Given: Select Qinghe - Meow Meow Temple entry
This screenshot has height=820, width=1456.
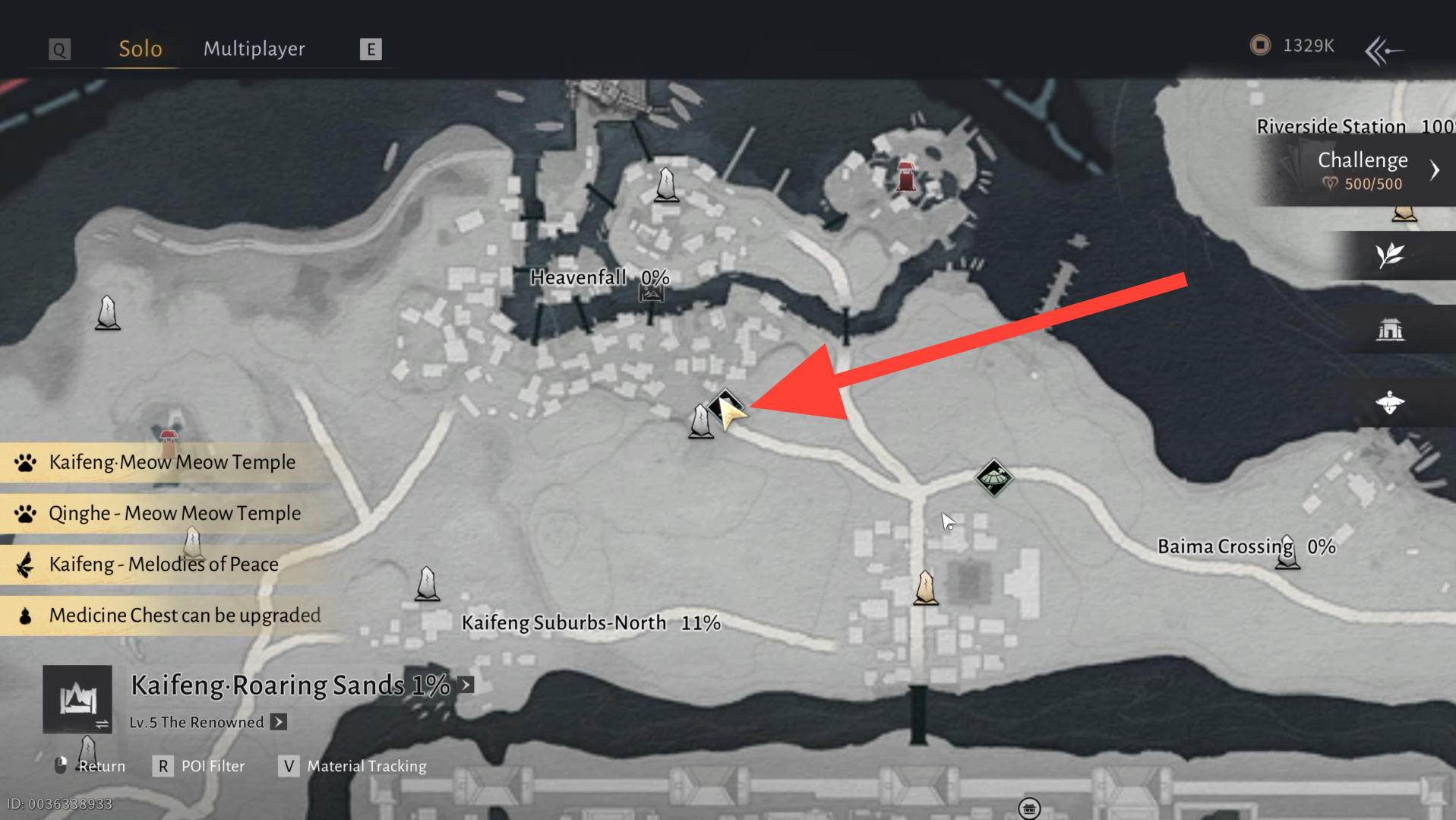Looking at the screenshot, I should (x=174, y=513).
